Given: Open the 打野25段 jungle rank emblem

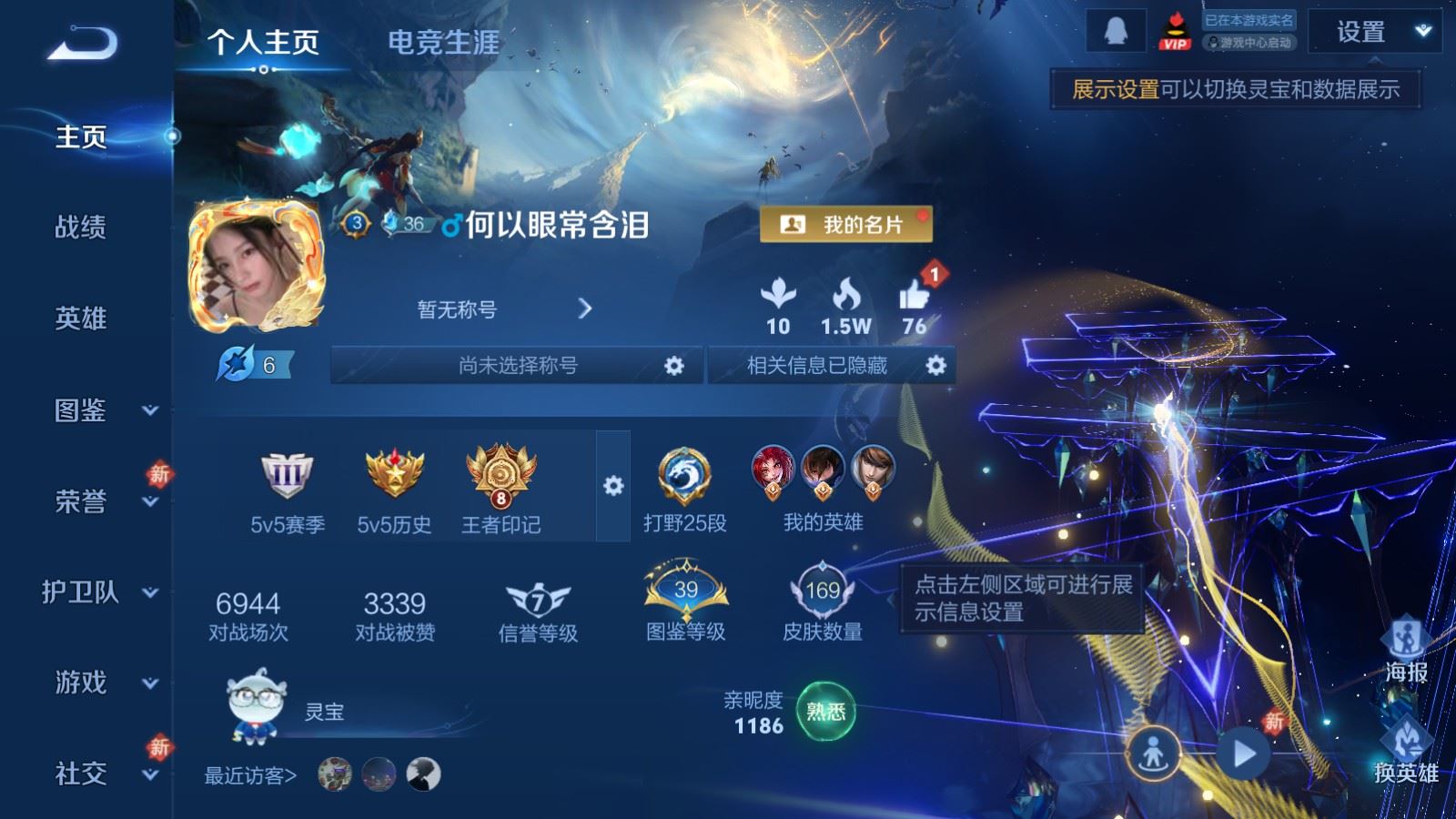Looking at the screenshot, I should point(684,475).
